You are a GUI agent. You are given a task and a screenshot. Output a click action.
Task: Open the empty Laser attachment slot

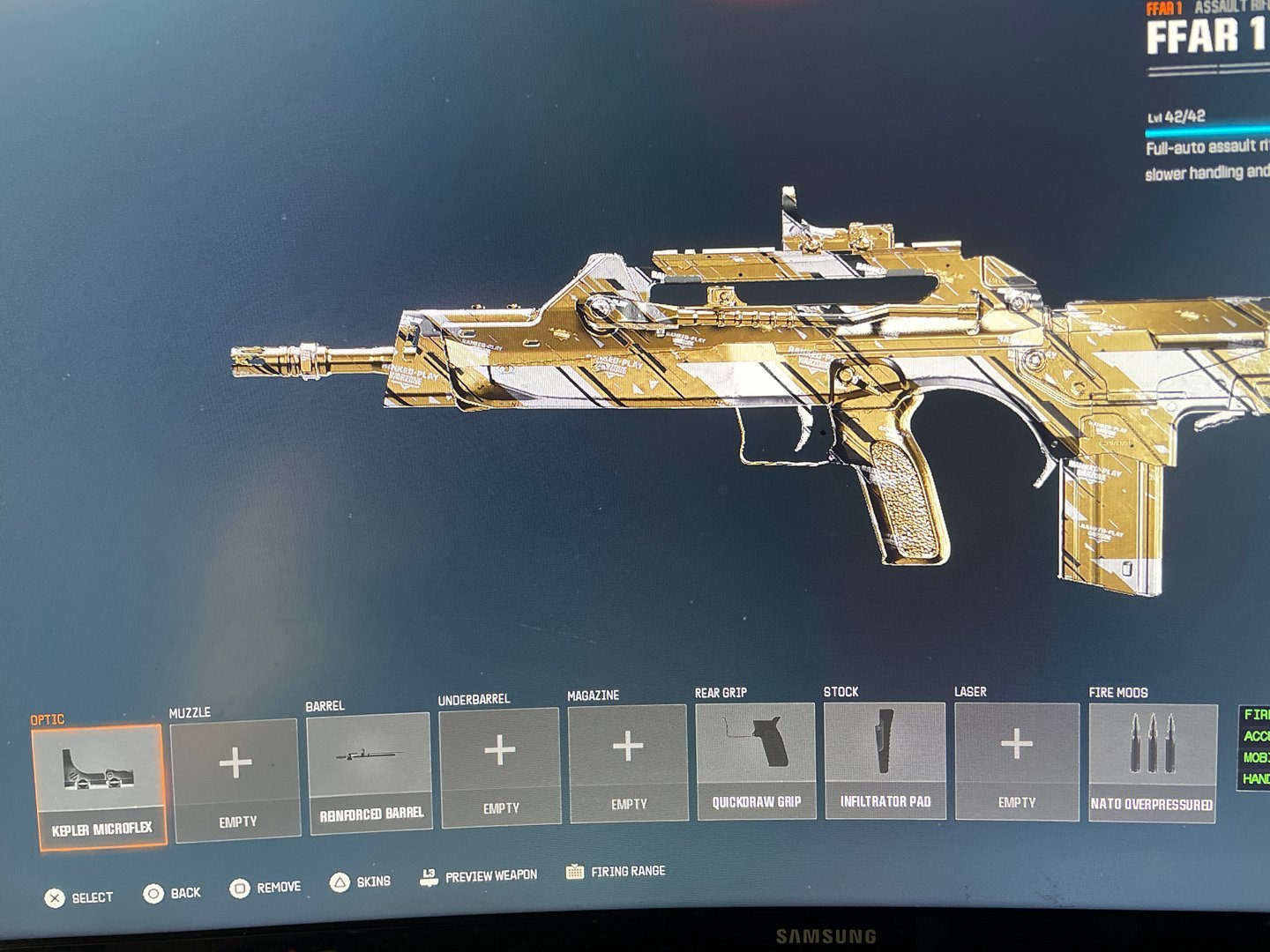tap(1016, 761)
